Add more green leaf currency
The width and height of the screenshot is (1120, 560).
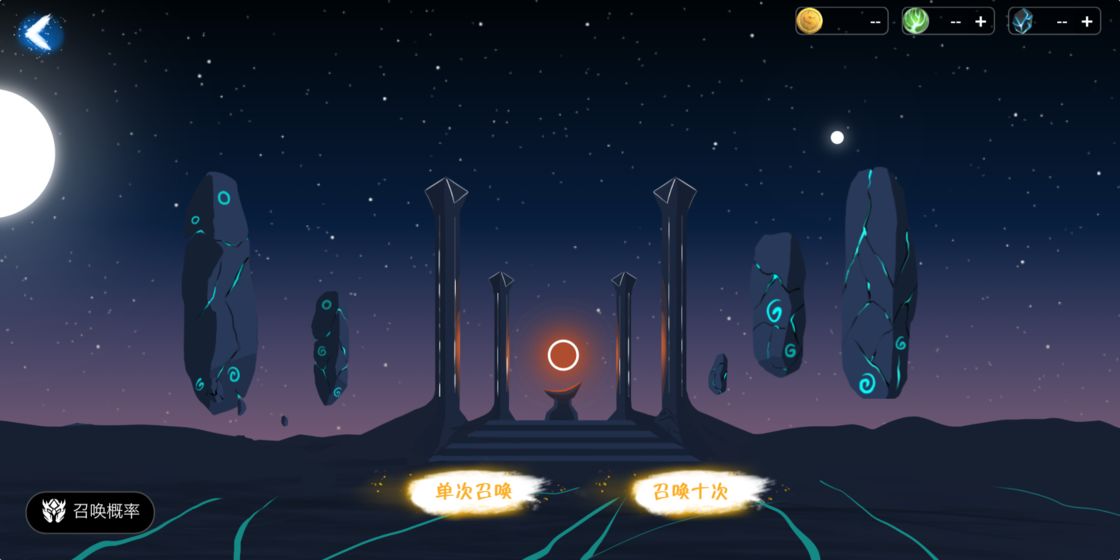(x=980, y=21)
